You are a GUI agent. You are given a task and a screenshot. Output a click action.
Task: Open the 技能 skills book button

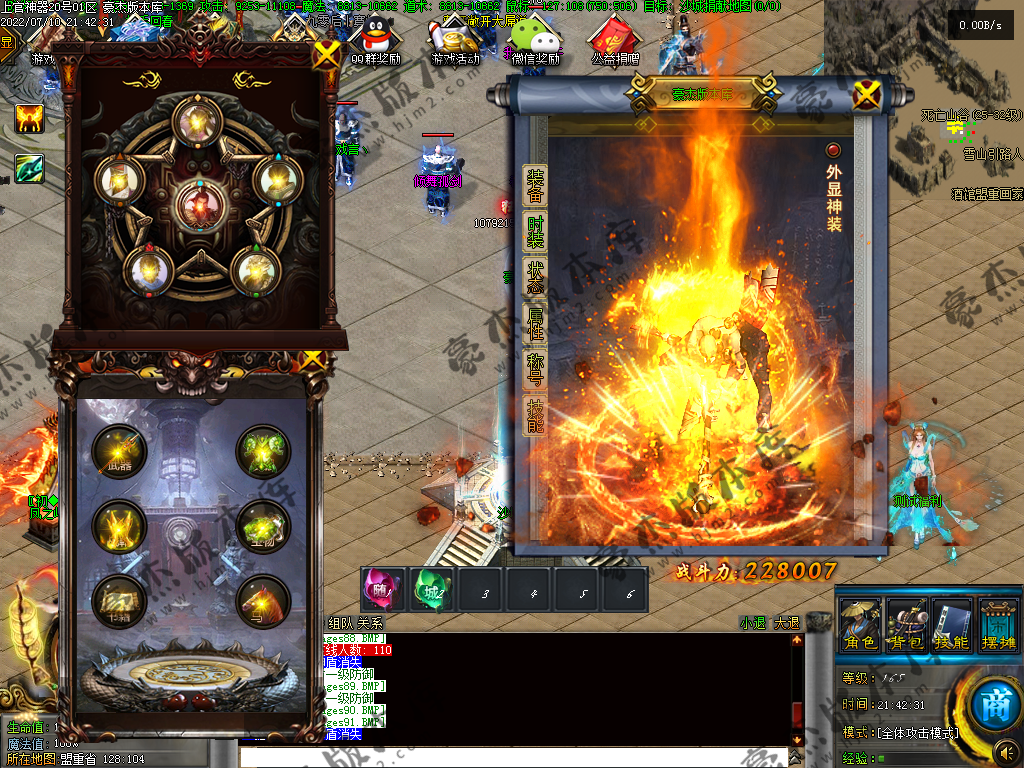(x=952, y=625)
